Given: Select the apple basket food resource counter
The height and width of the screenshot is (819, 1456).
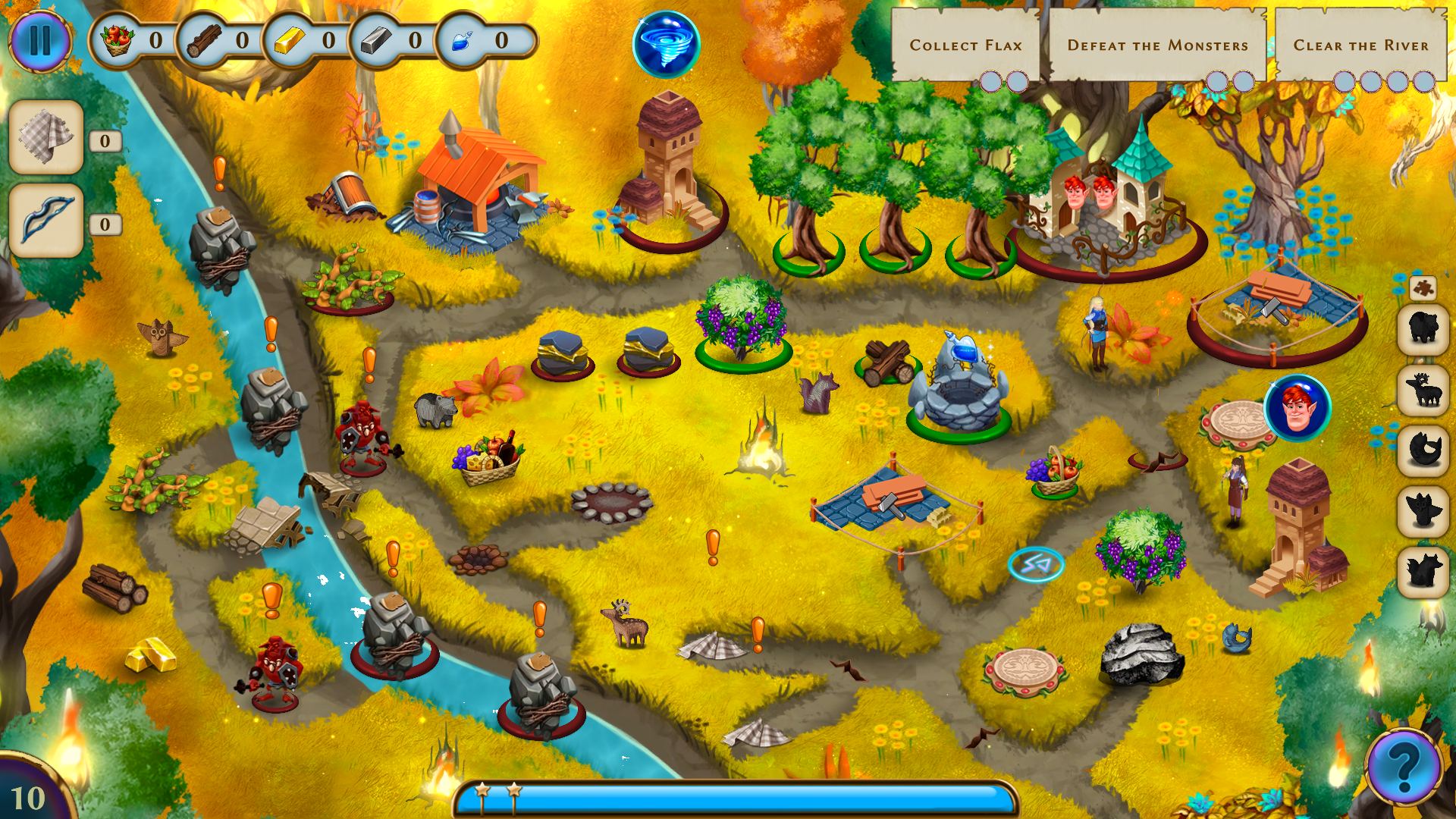Looking at the screenshot, I should (118, 38).
